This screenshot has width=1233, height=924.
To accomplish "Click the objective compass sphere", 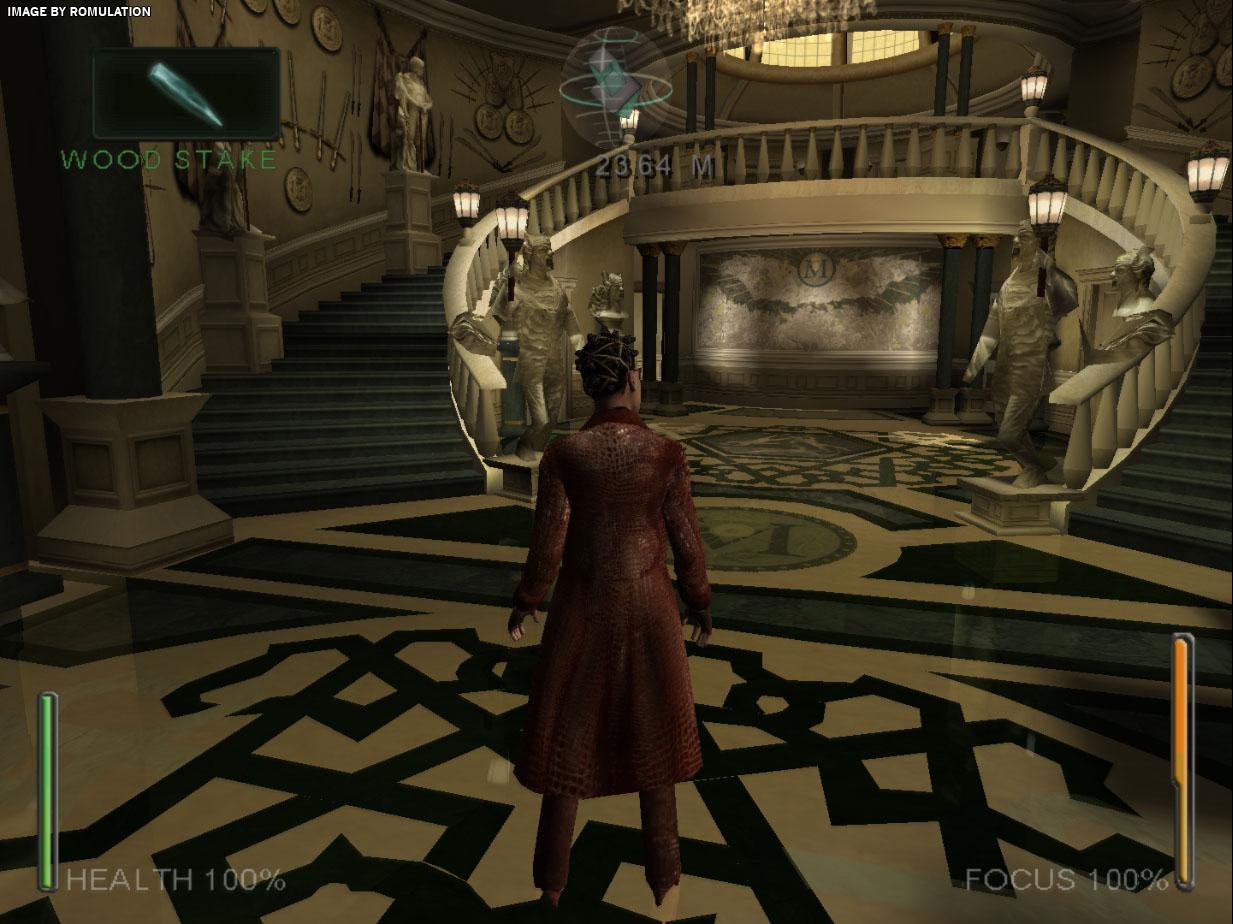I will point(615,88).
